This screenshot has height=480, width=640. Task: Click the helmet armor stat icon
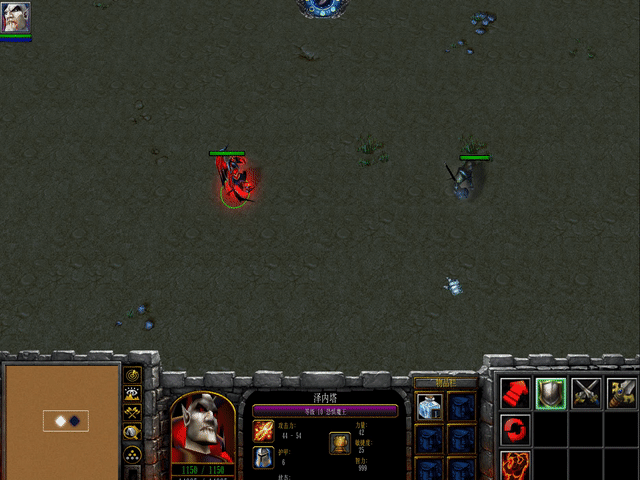[263, 459]
